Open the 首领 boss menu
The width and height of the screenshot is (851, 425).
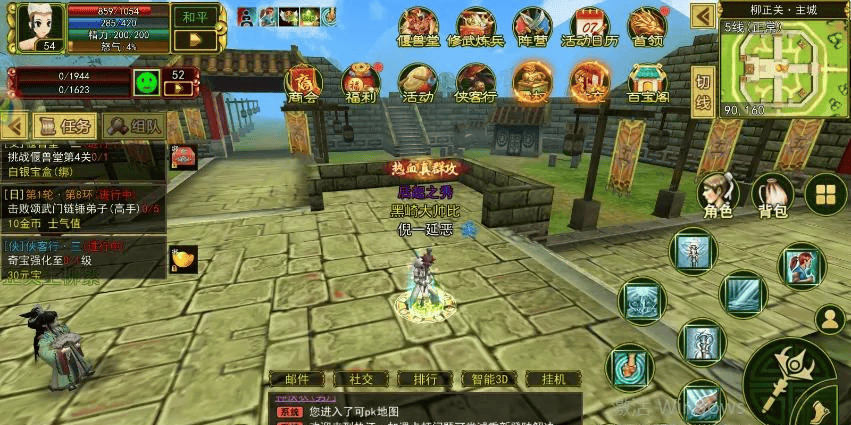pyautogui.click(x=647, y=27)
